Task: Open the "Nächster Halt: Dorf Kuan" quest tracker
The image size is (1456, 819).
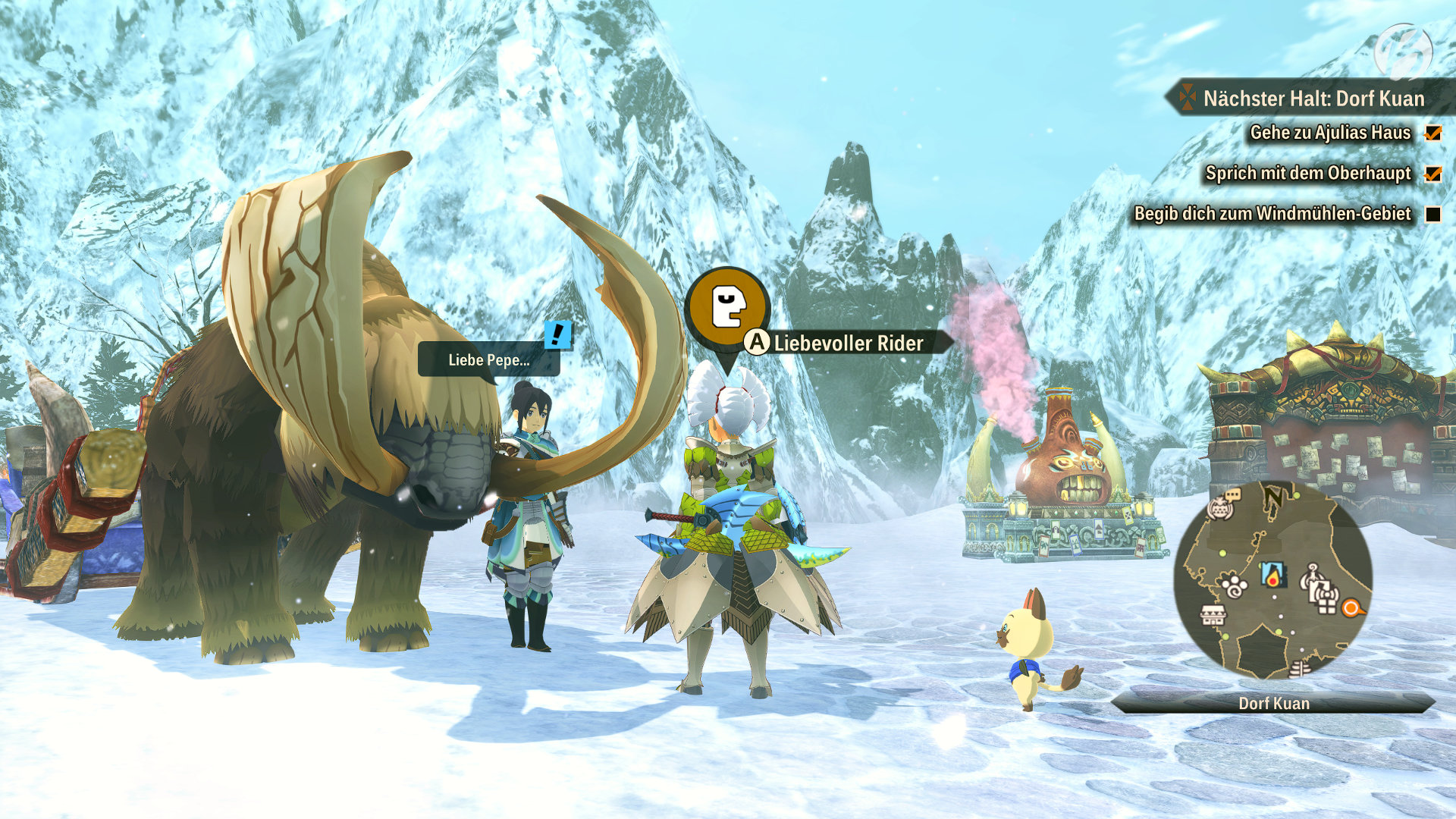Action: coord(1313,99)
